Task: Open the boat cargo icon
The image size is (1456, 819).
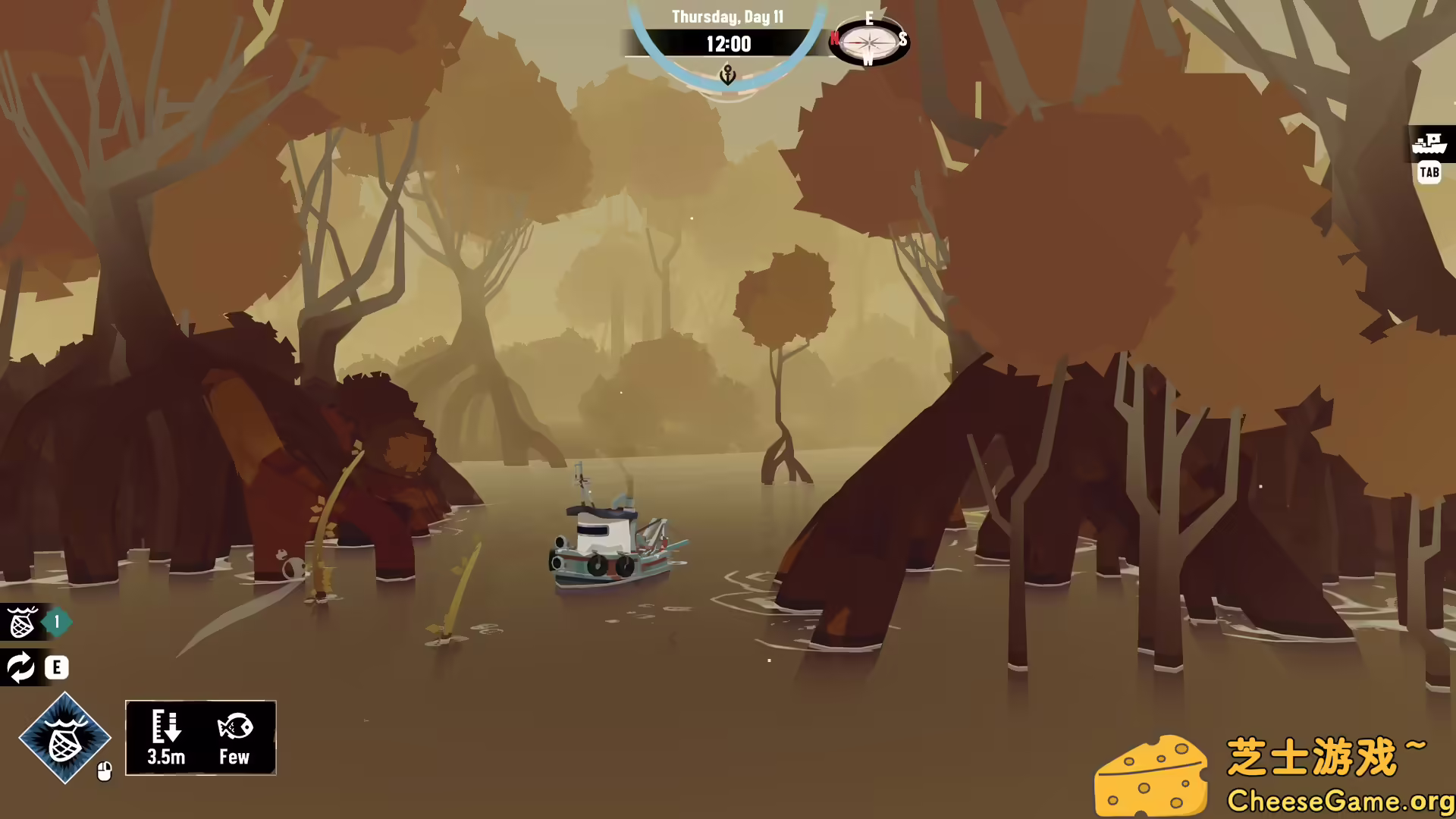Action: coord(1430,143)
